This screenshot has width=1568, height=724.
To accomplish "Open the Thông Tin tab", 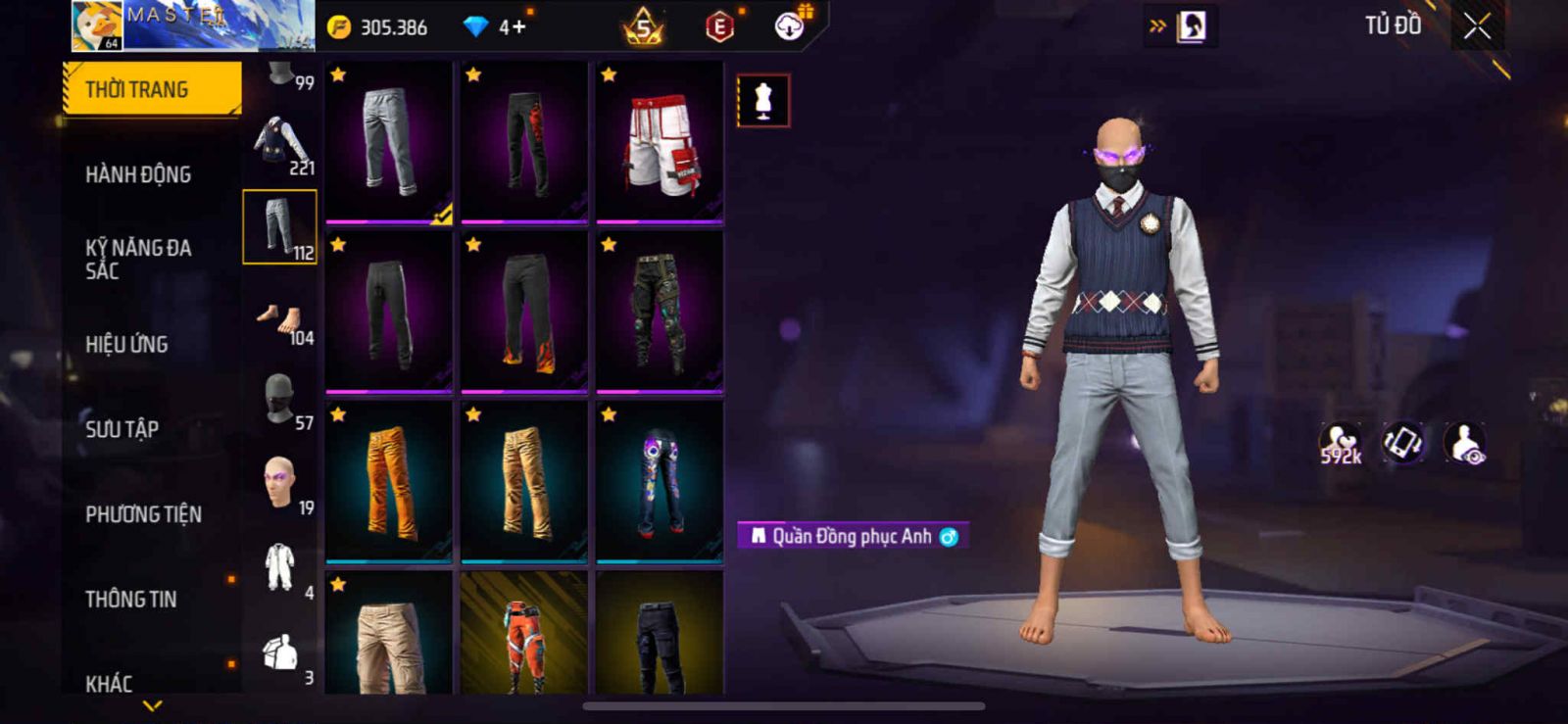I will [130, 599].
